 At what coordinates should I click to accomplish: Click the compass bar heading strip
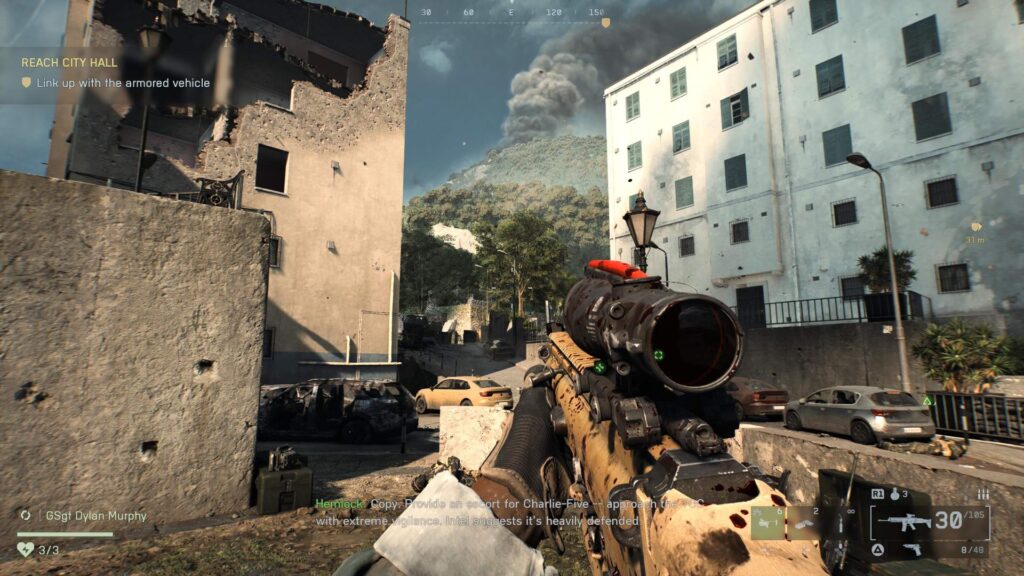click(511, 13)
